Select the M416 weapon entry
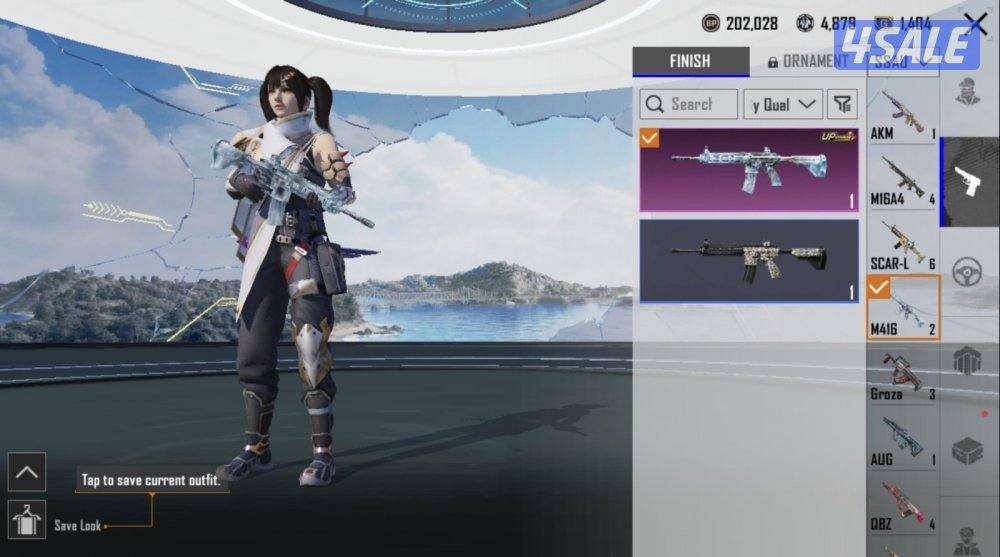Viewport: 1000px width, 557px height. pyautogui.click(x=902, y=308)
